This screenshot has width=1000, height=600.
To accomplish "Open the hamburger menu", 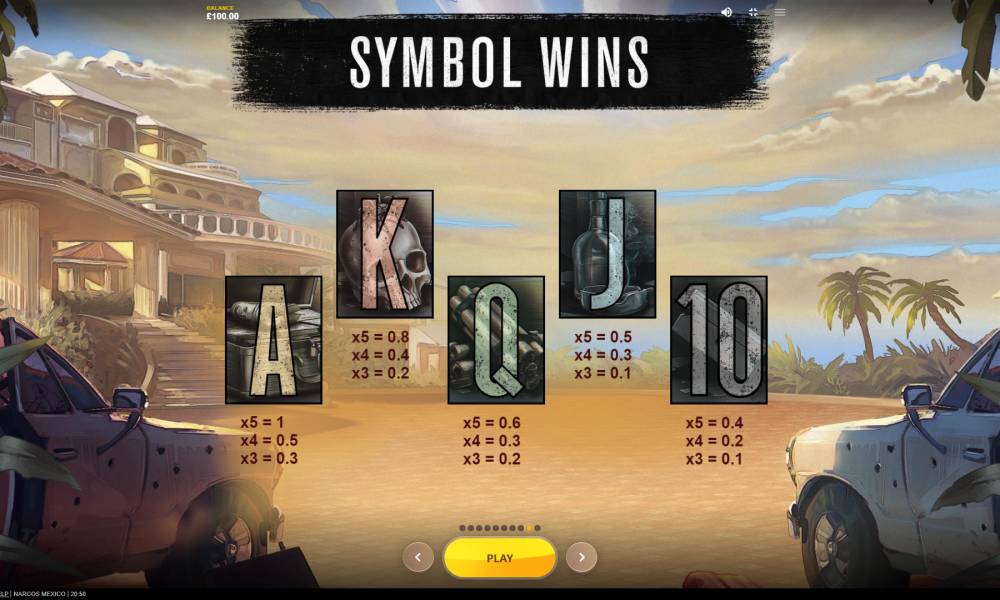I will [x=780, y=12].
